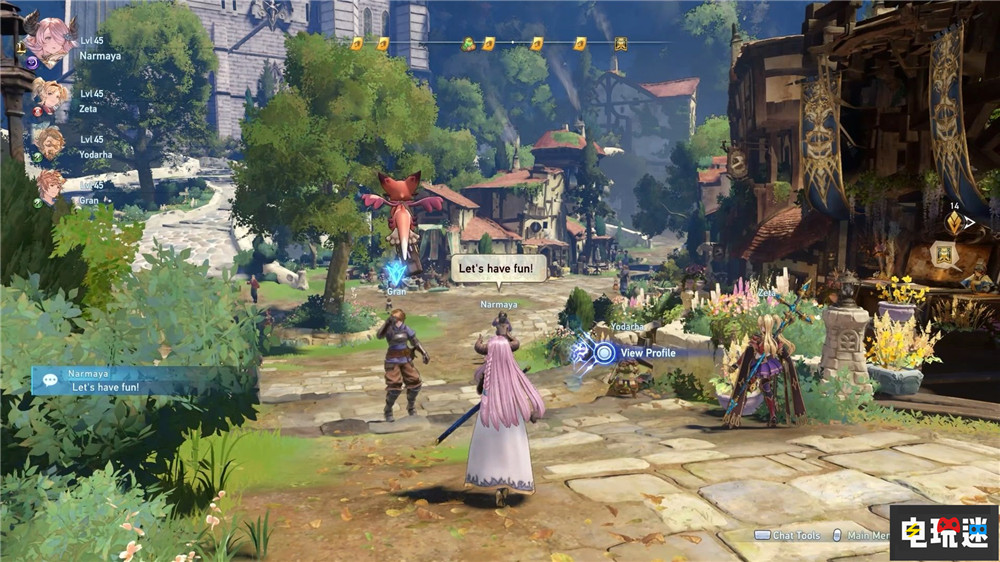The image size is (1000, 562).
Task: Choose Yodarha in the party list
Action: (x=48, y=141)
